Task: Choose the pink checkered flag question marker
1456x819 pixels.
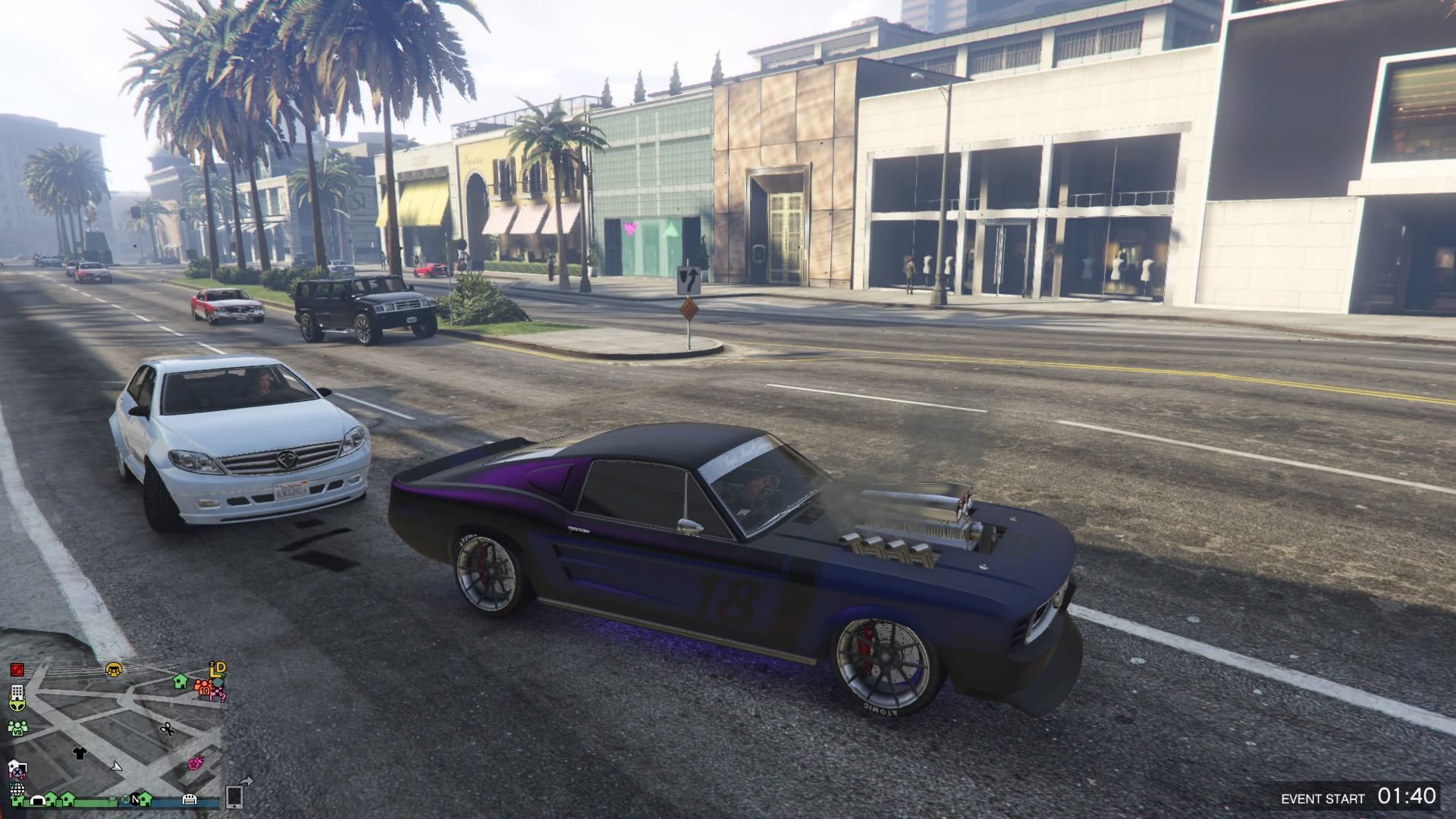Action: (x=218, y=694)
